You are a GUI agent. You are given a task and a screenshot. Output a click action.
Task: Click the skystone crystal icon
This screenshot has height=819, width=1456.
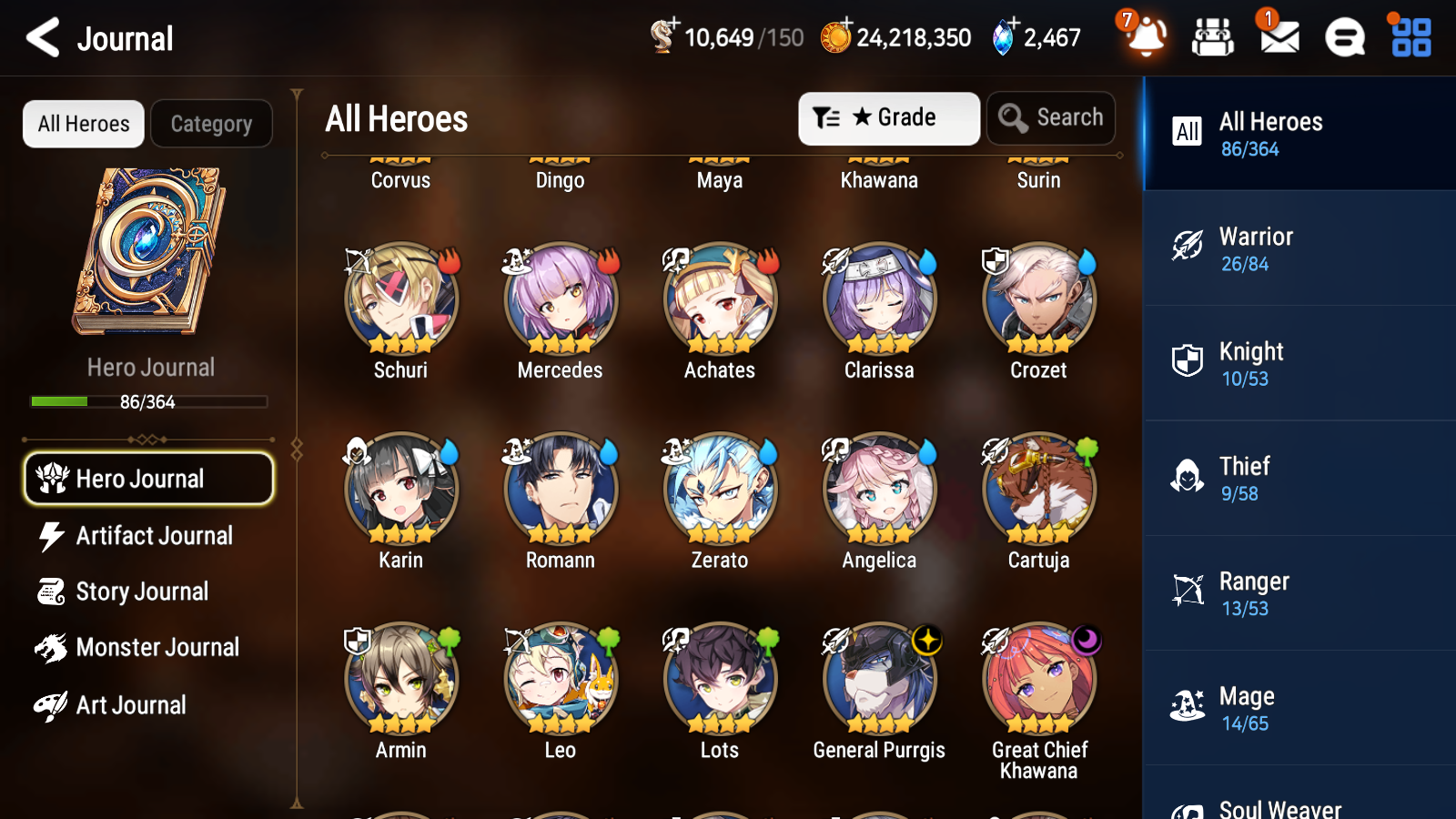click(x=1006, y=37)
